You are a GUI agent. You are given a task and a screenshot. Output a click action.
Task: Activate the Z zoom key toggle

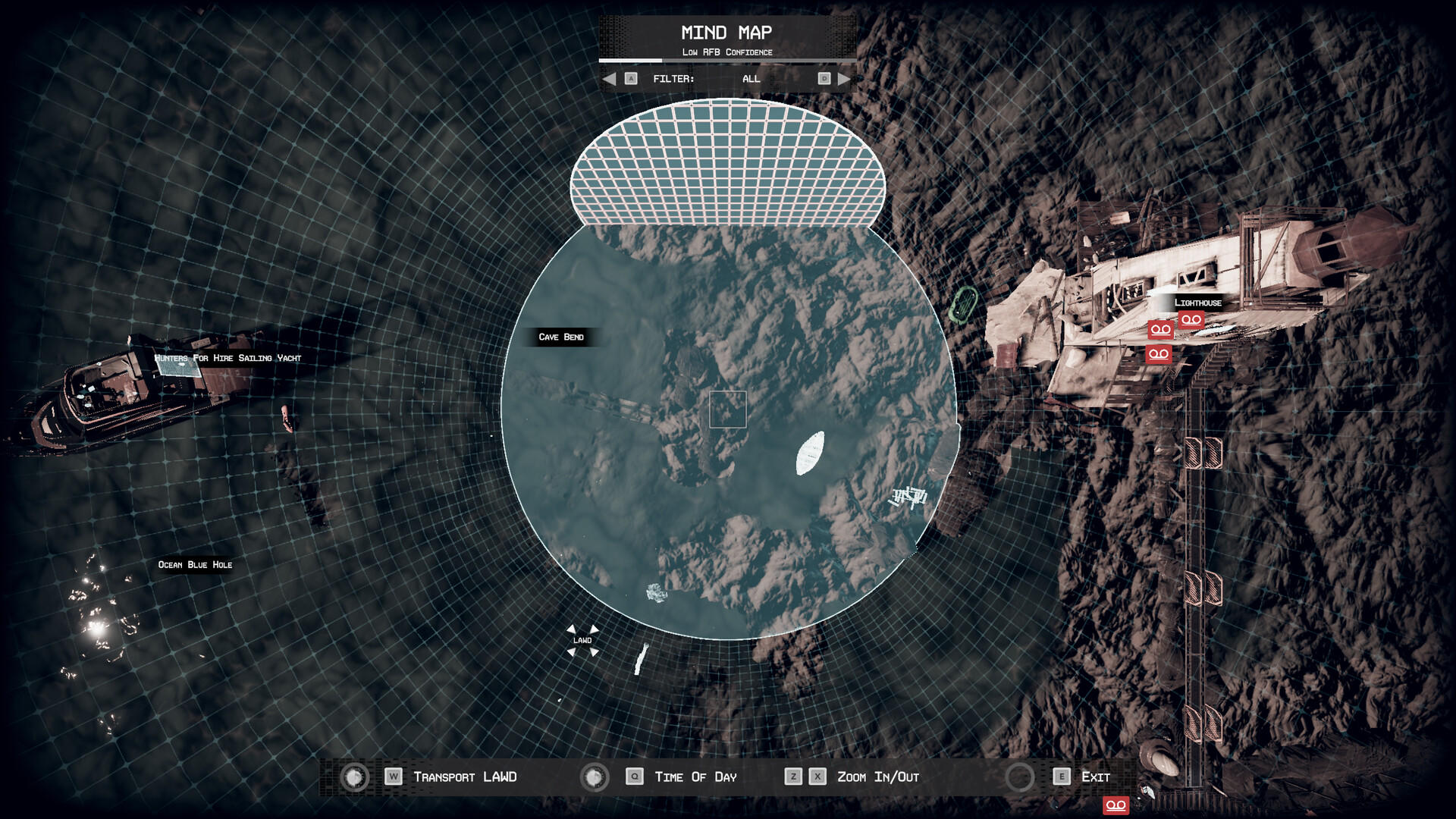pyautogui.click(x=793, y=777)
